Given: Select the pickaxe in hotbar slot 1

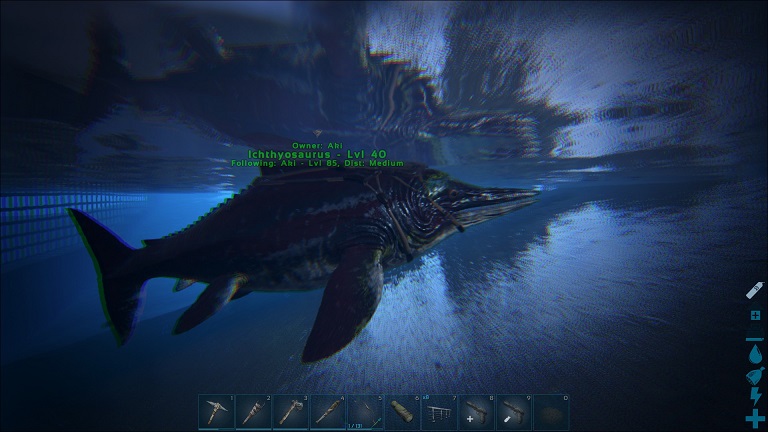Looking at the screenshot, I should click(x=216, y=411).
